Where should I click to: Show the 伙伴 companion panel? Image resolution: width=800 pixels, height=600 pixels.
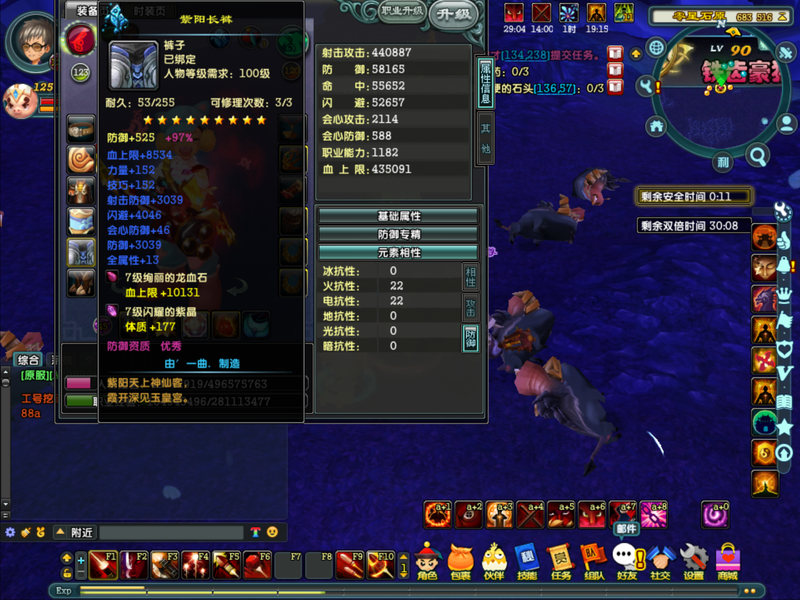point(493,562)
